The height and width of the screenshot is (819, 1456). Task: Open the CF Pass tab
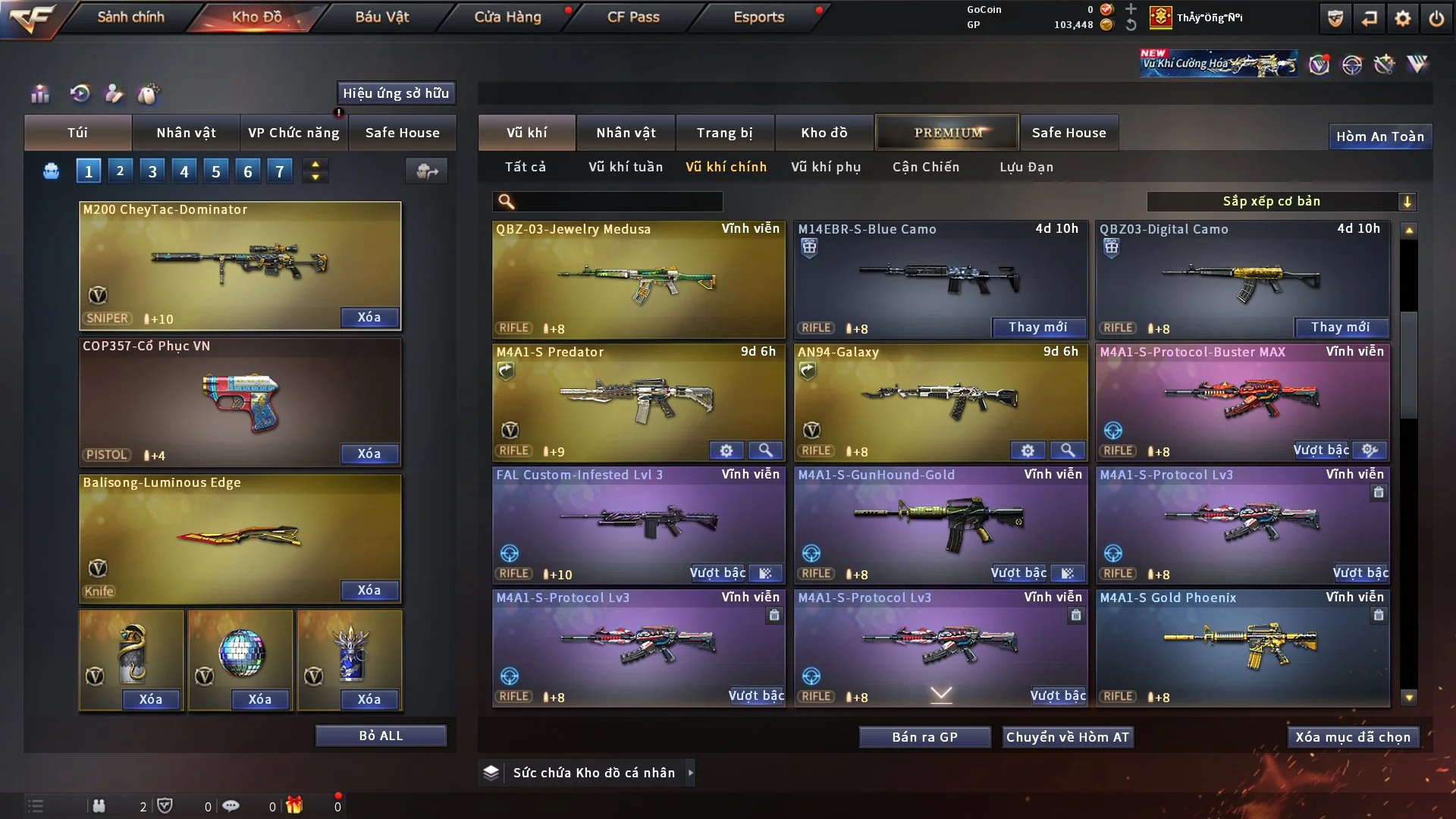coord(633,17)
